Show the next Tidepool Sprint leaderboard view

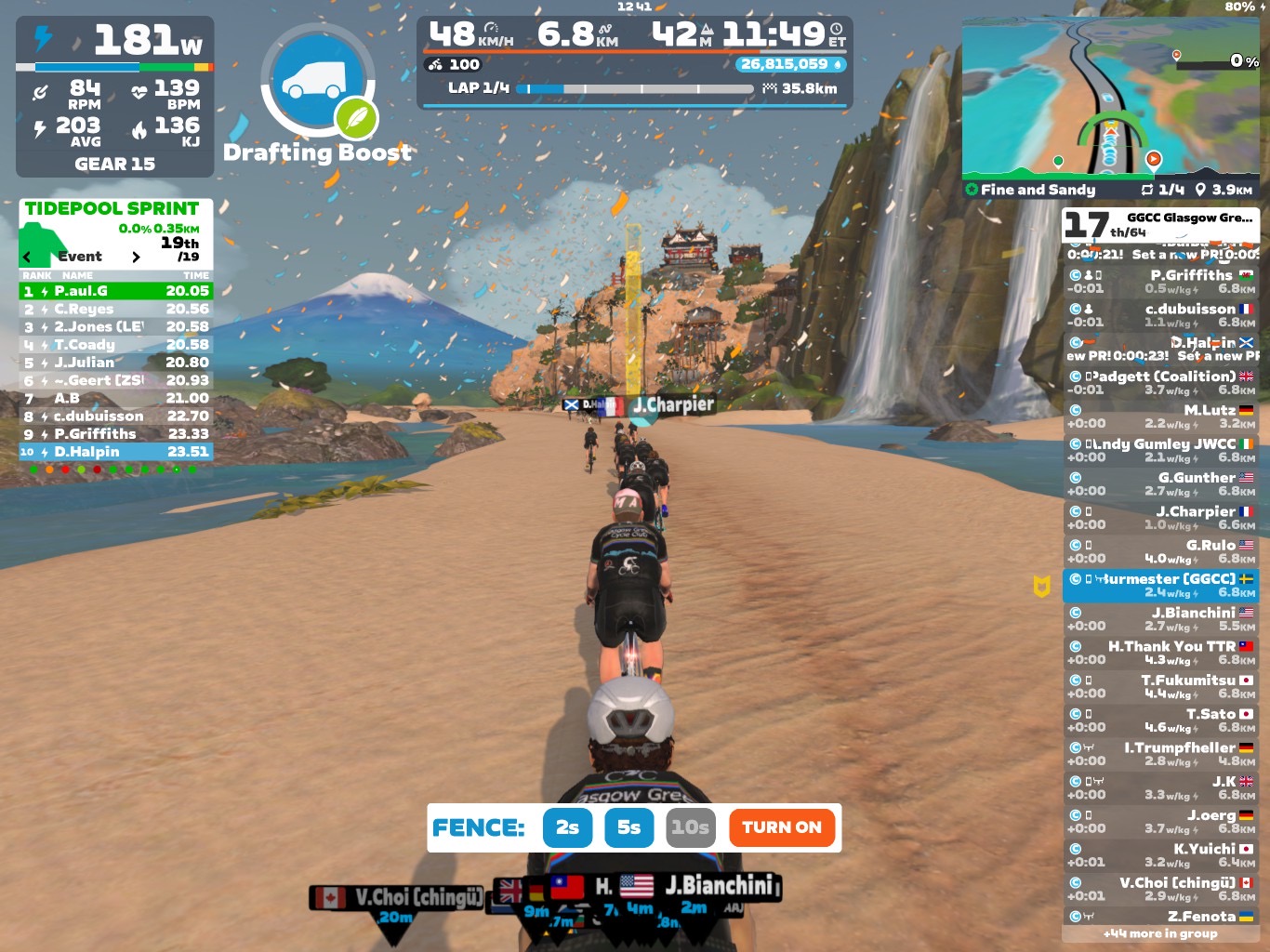click(x=136, y=257)
